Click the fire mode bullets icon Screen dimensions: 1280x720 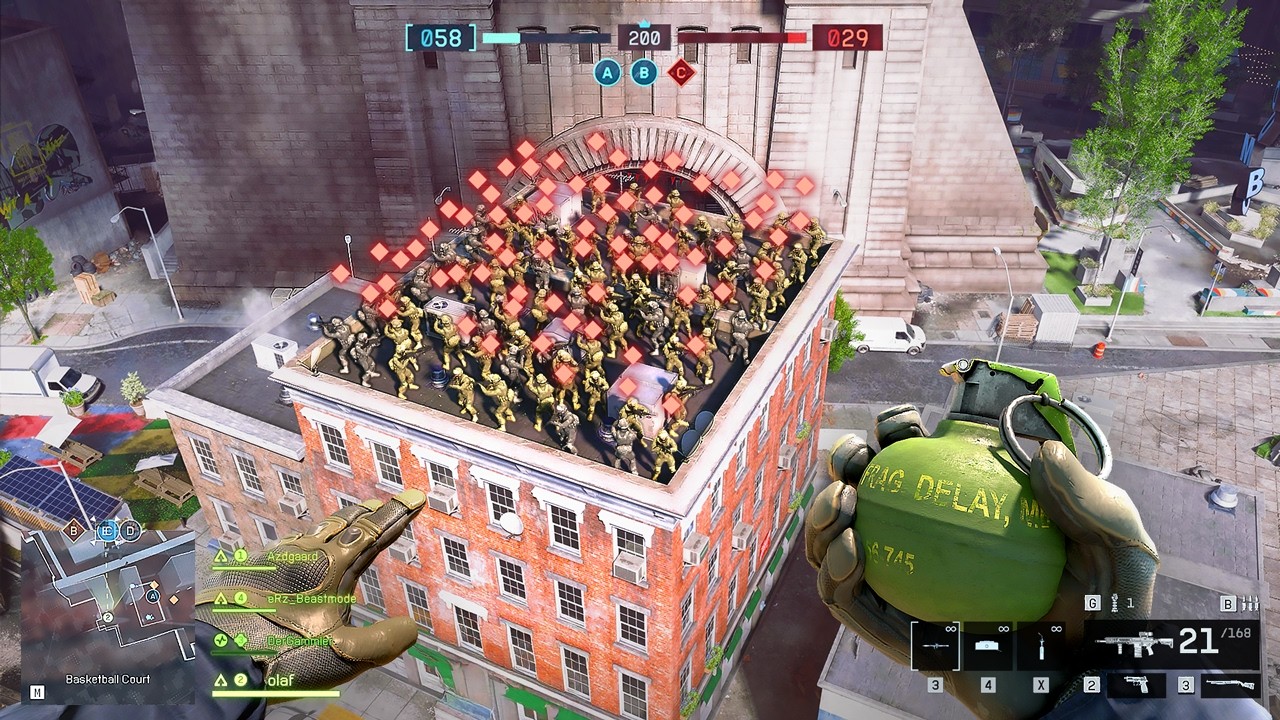[1250, 603]
